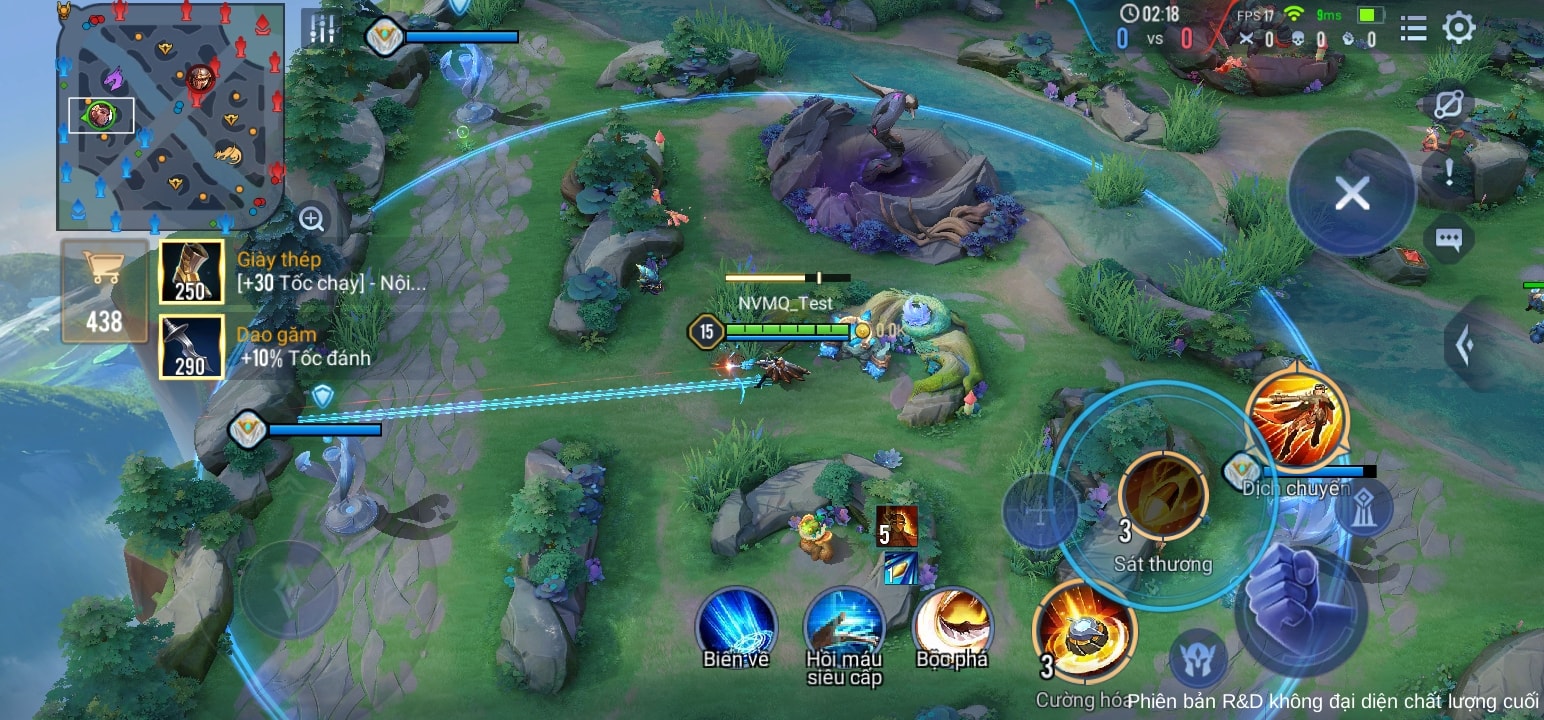
Task: Use the "Bộc phá" battle spell
Action: click(x=954, y=625)
